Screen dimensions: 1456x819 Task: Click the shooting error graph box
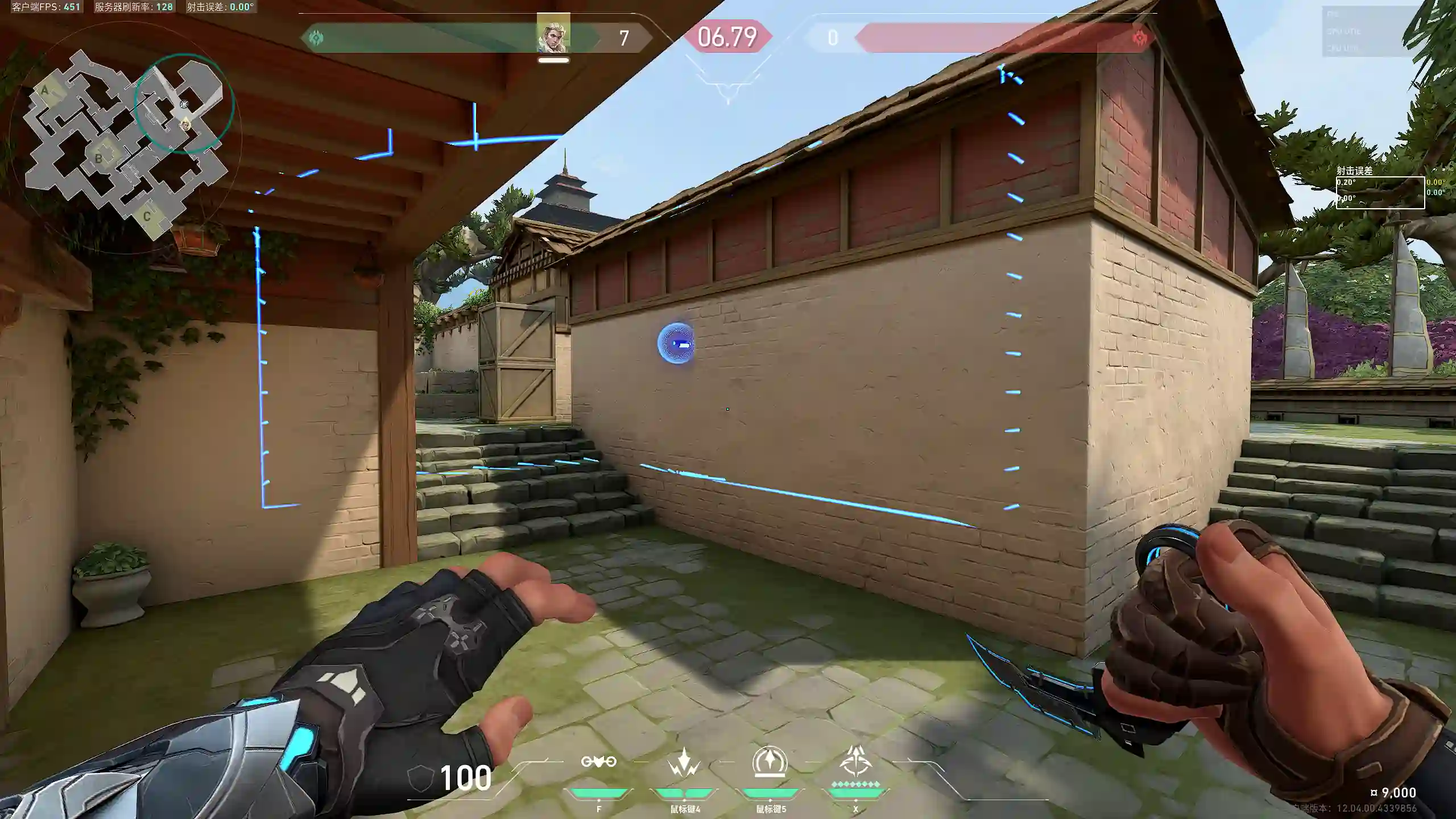[1380, 193]
